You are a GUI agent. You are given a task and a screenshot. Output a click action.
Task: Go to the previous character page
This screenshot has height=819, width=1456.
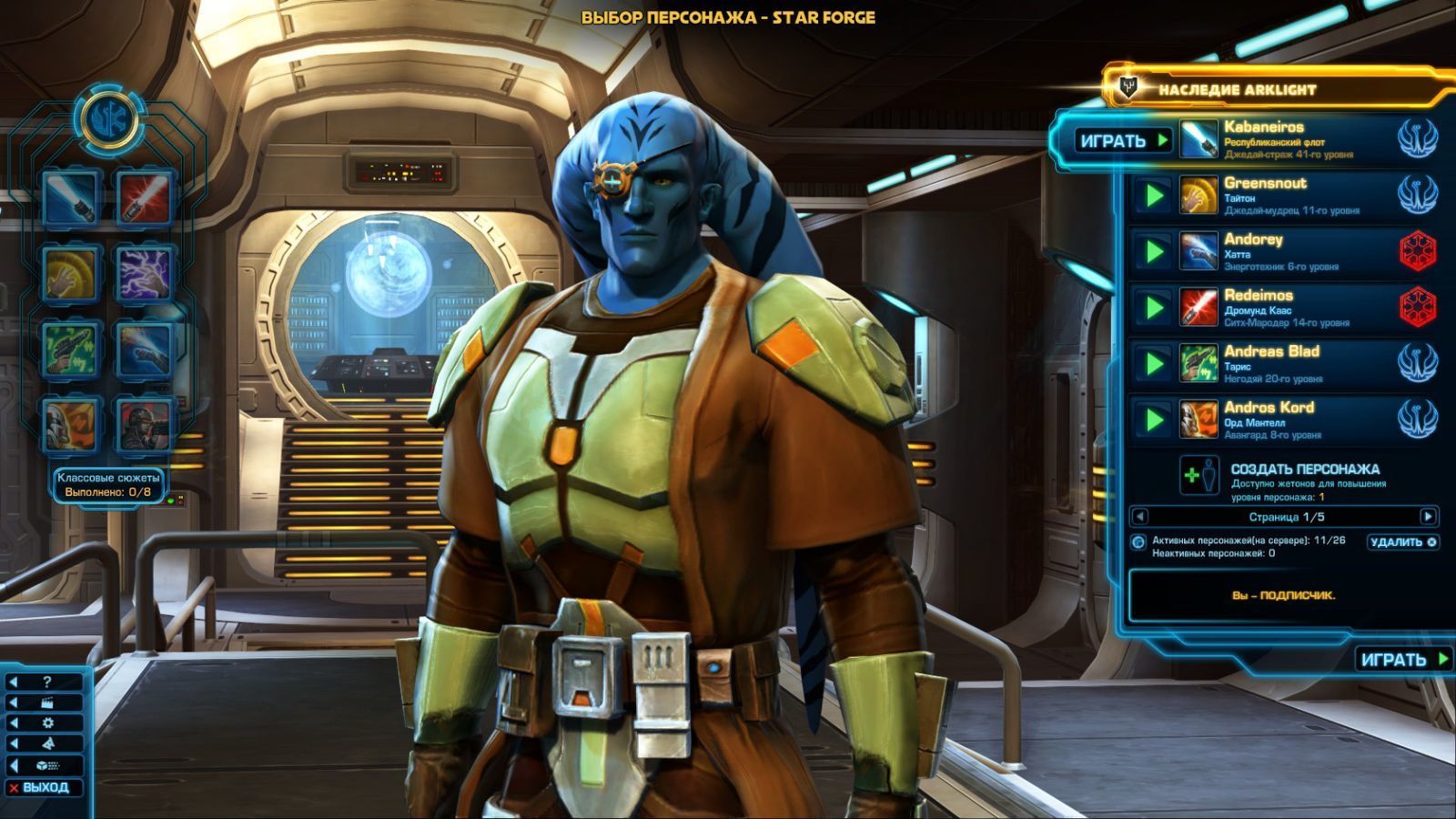tap(1139, 517)
